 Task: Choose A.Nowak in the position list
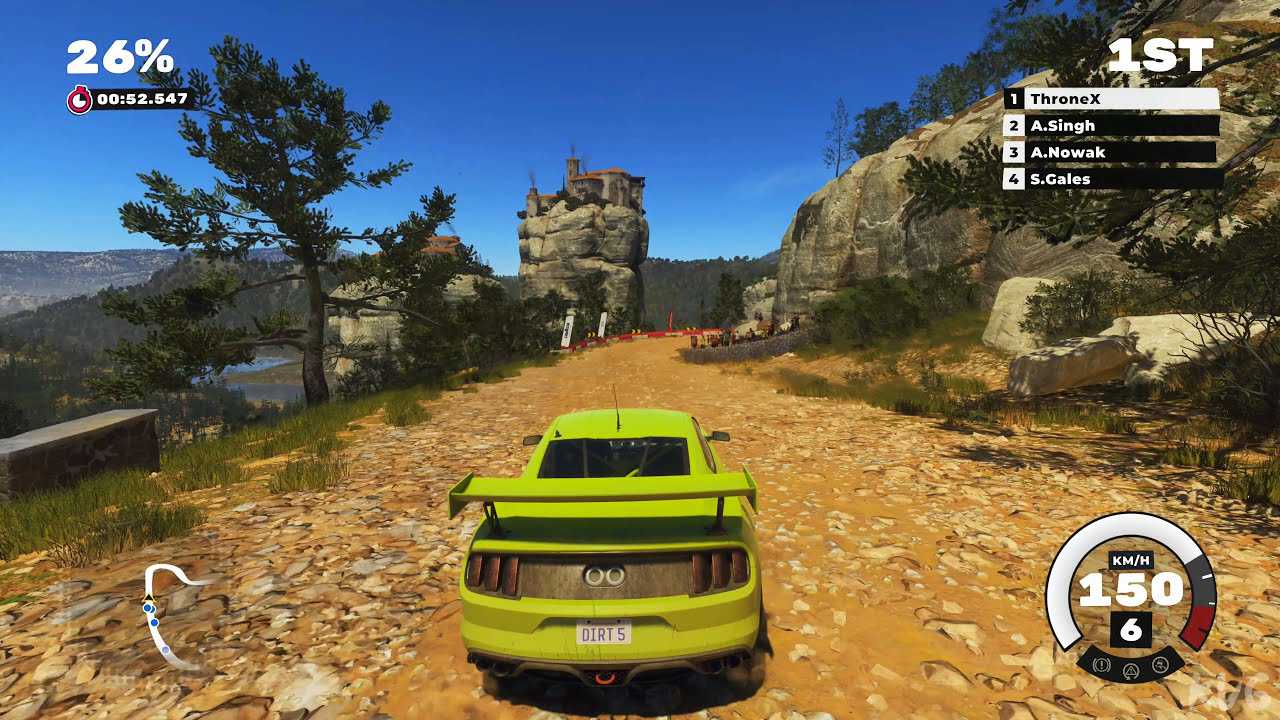[1111, 152]
